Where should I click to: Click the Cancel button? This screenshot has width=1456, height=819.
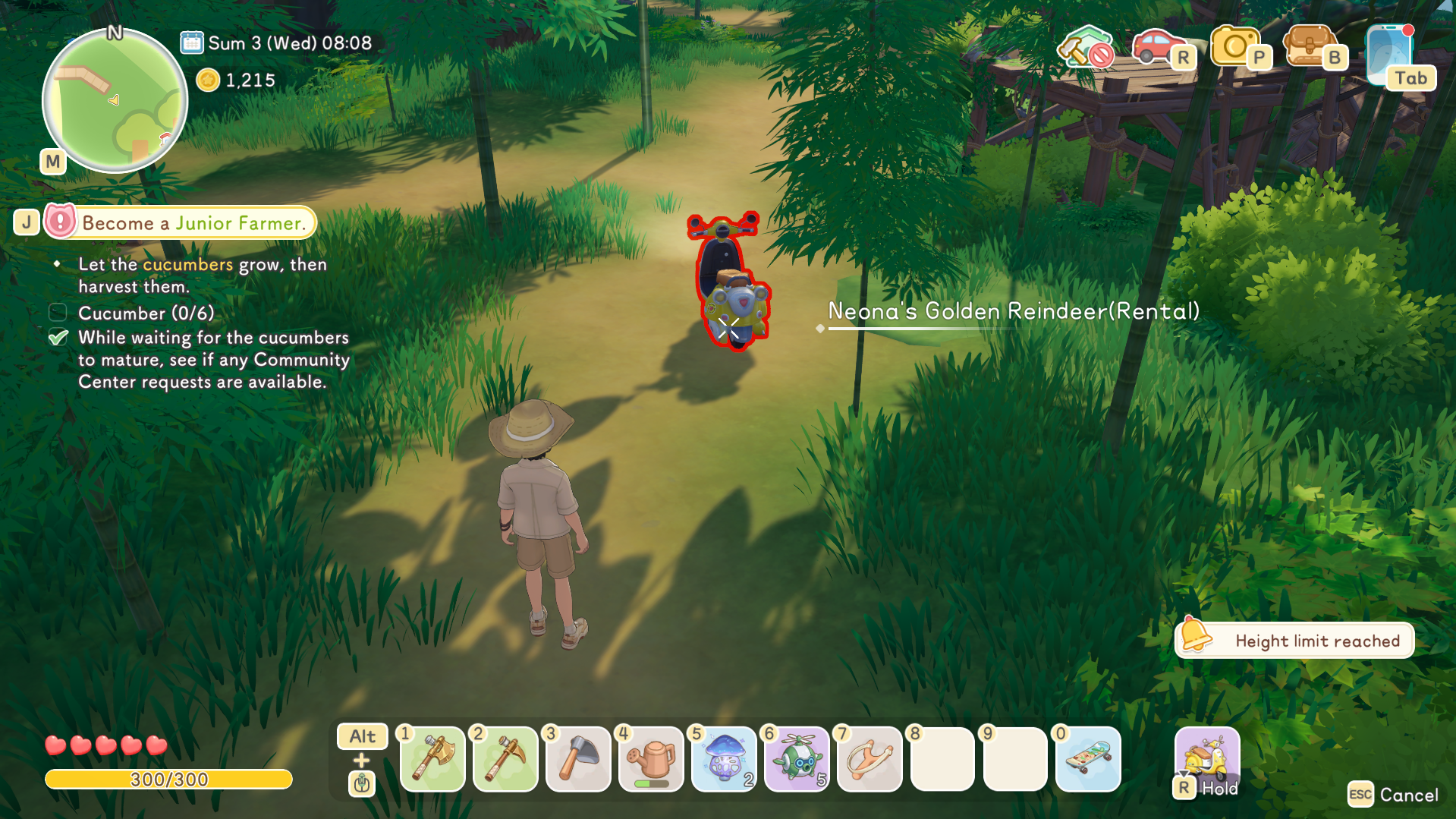tap(1395, 795)
